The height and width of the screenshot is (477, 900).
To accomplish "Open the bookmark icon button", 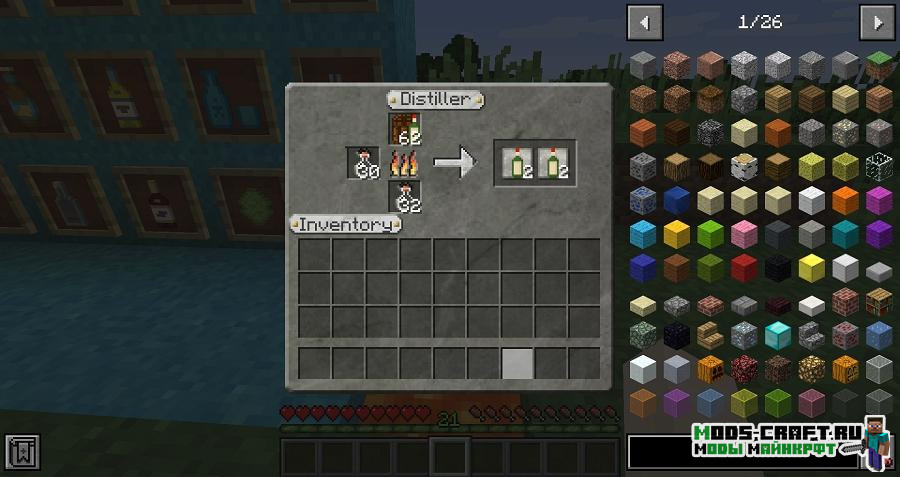I will (x=20, y=451).
